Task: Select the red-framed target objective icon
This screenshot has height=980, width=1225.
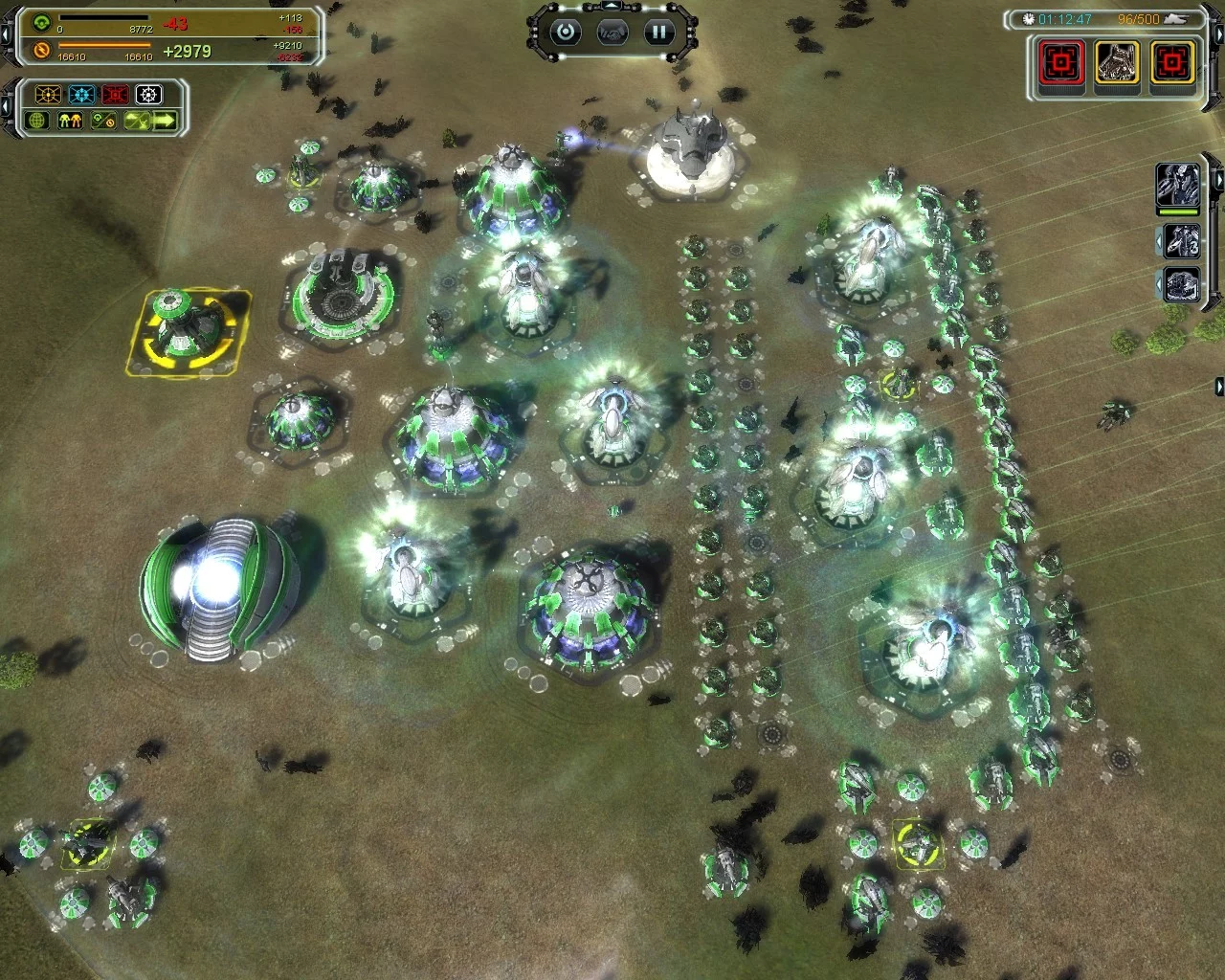Action: click(x=1062, y=63)
